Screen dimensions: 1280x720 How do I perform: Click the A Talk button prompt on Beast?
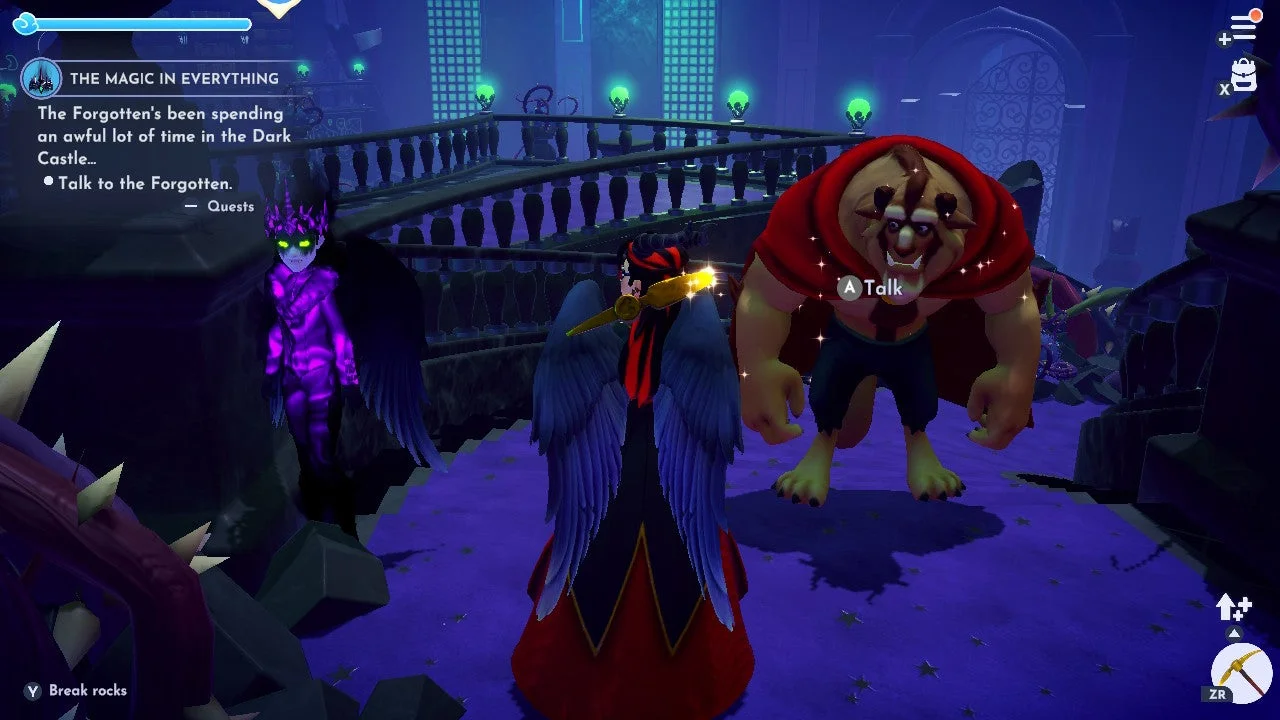click(x=872, y=288)
